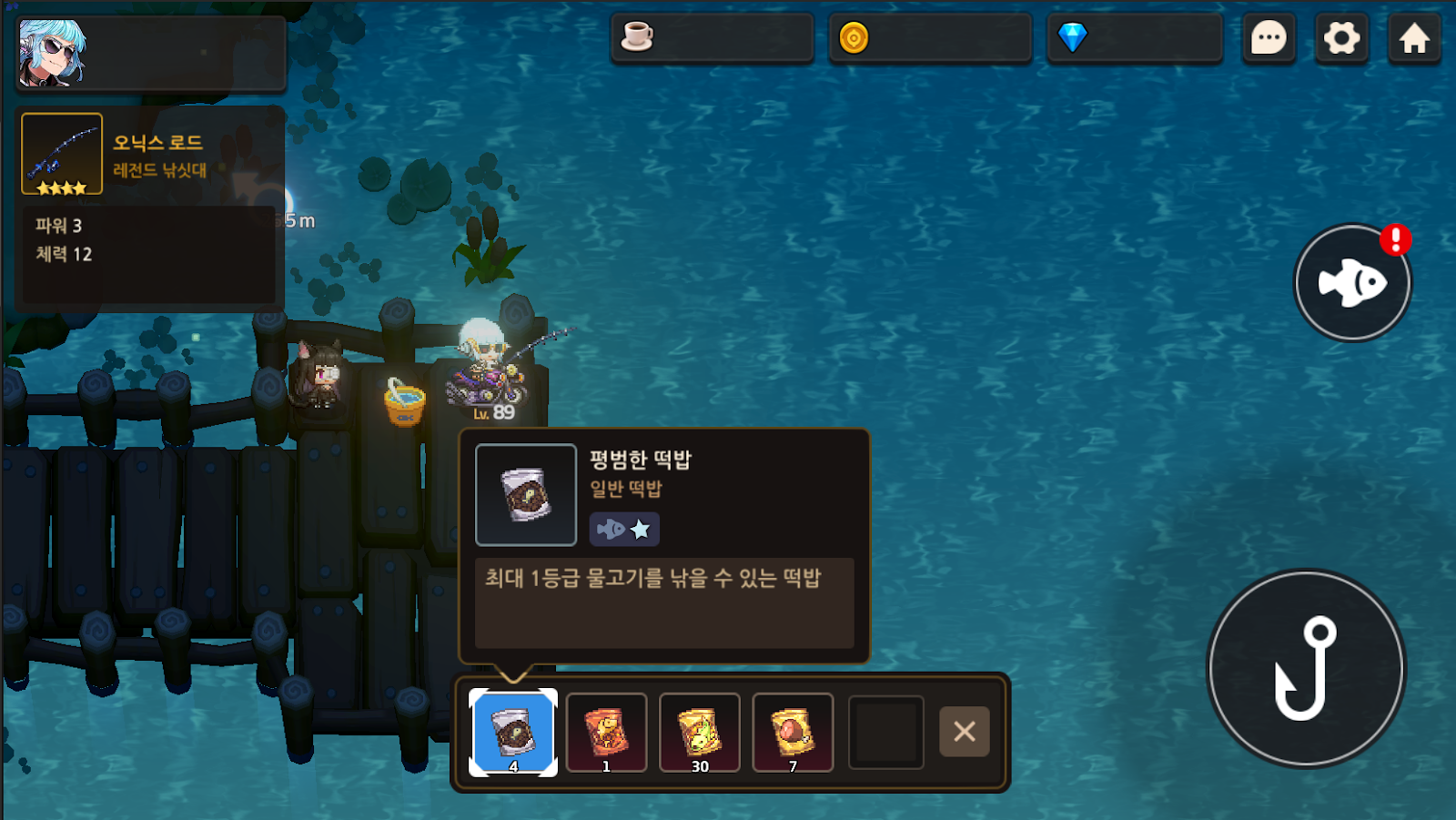1456x820 pixels.
Task: Open the gear settings
Action: 1341,38
